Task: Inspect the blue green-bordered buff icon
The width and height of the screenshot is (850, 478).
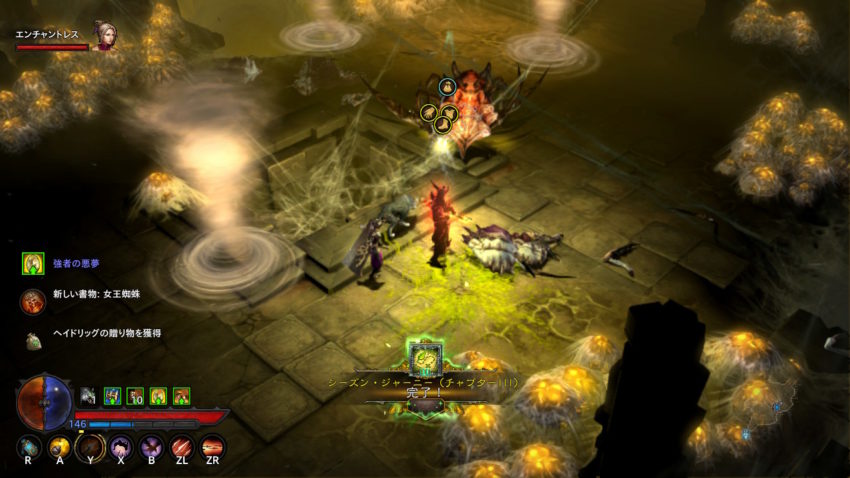Action: coord(112,396)
